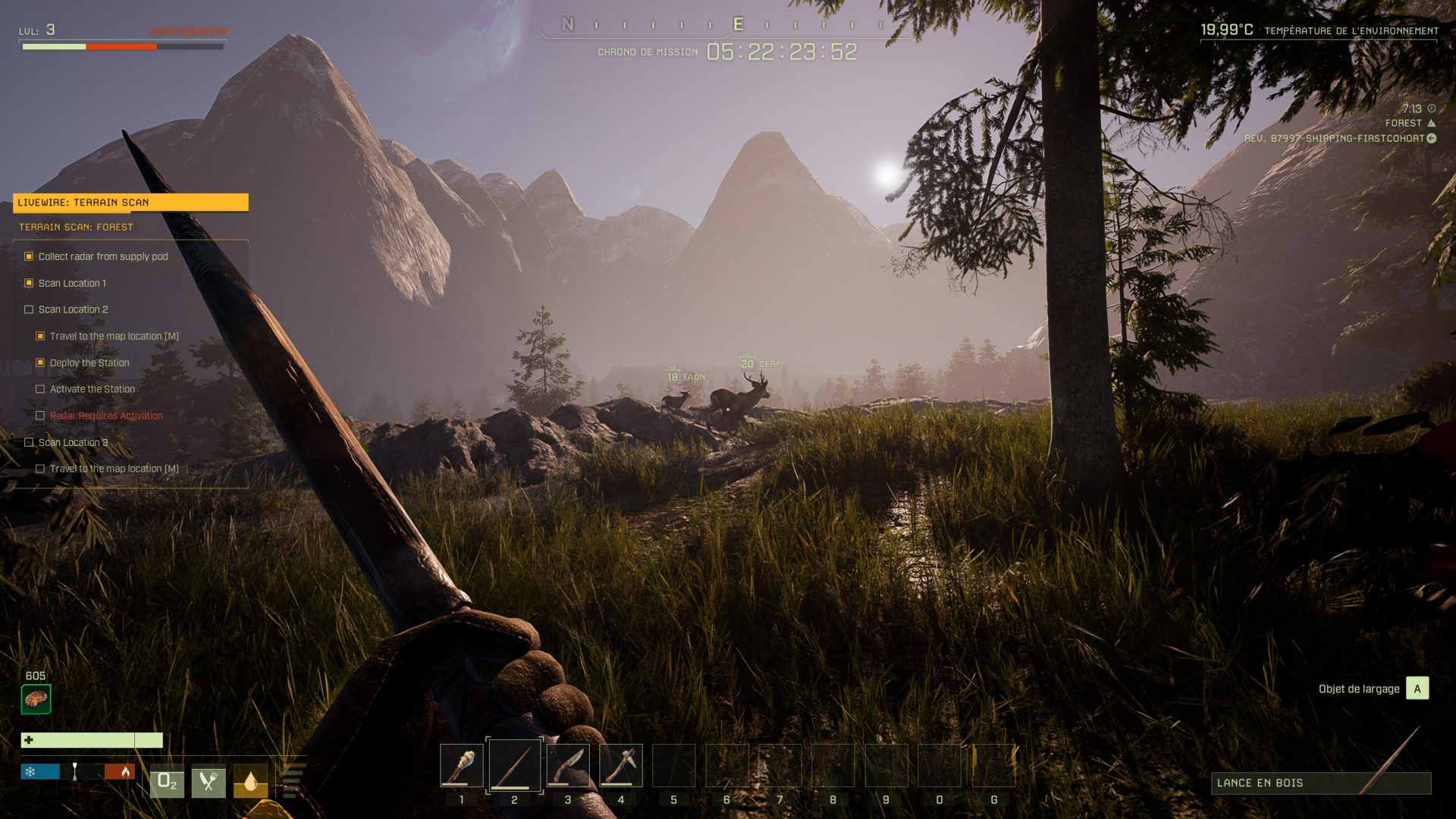Select the Scan Location 3 objective
This screenshot has height=819, width=1456.
pyautogui.click(x=73, y=442)
